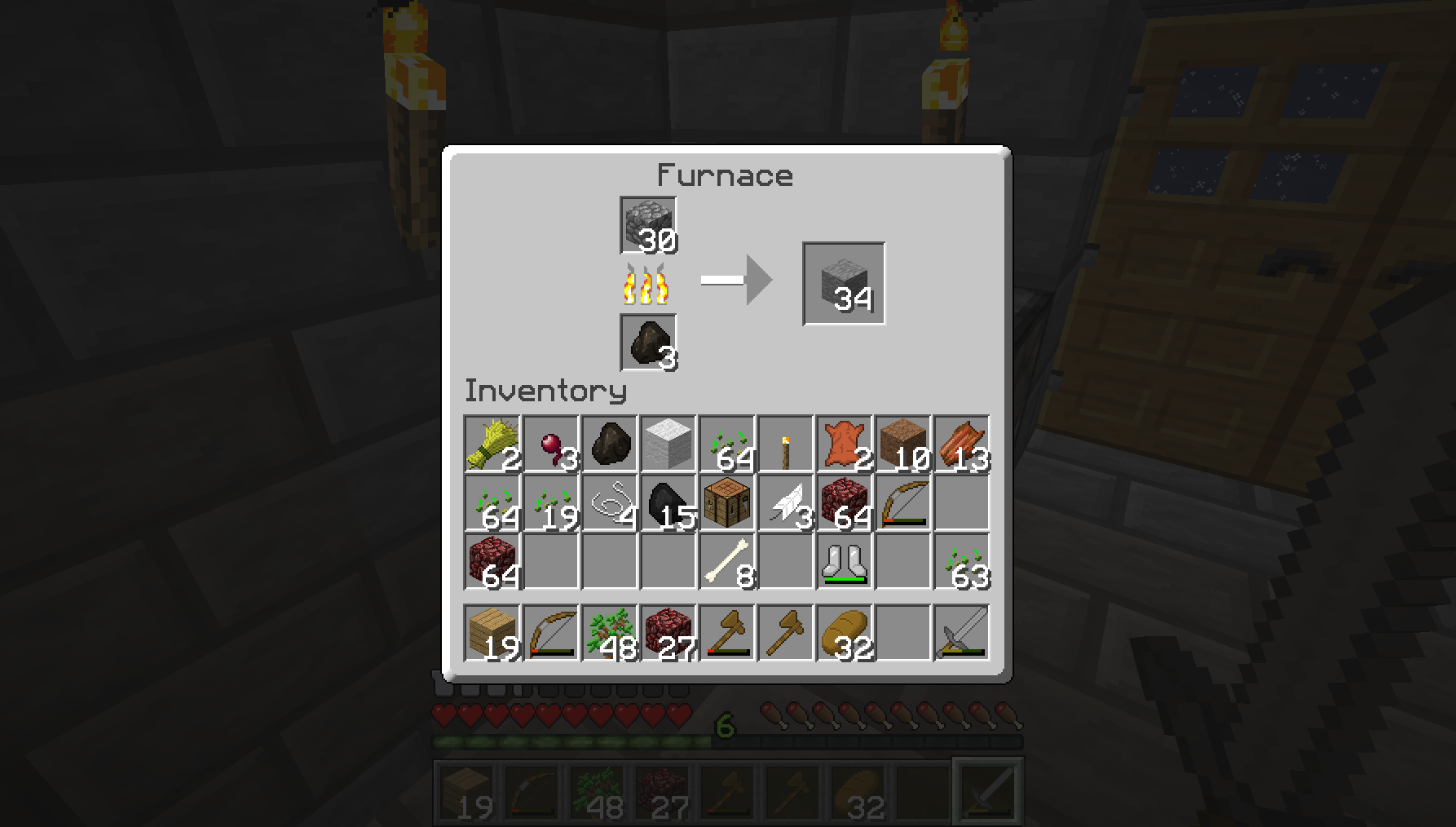
Task: Select the stone sword hotbar slot
Action: point(962,633)
